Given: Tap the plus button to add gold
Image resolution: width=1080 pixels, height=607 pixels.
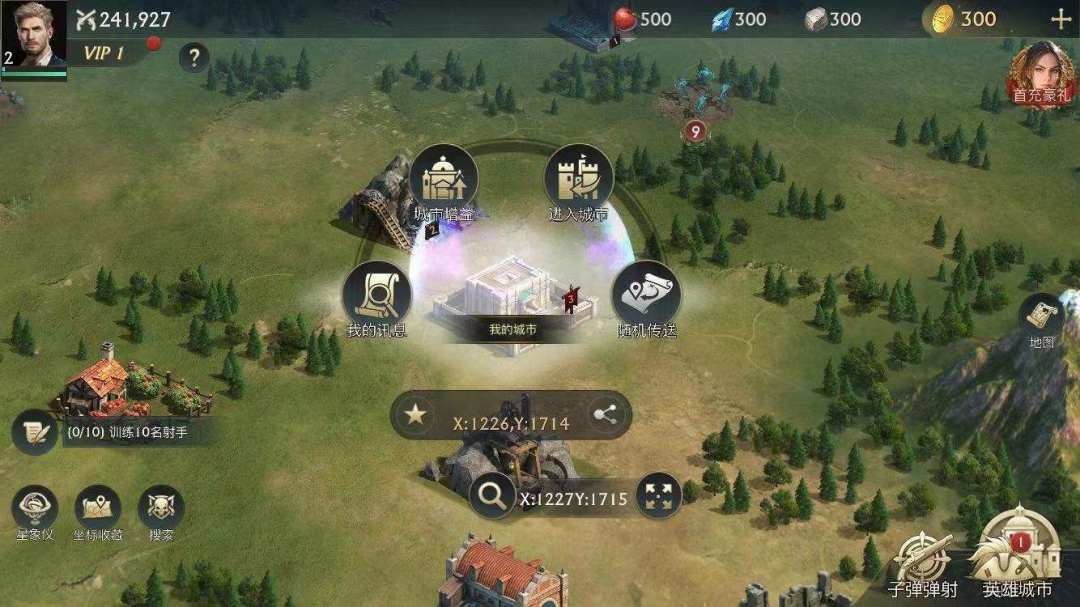Looking at the screenshot, I should coord(1059,19).
